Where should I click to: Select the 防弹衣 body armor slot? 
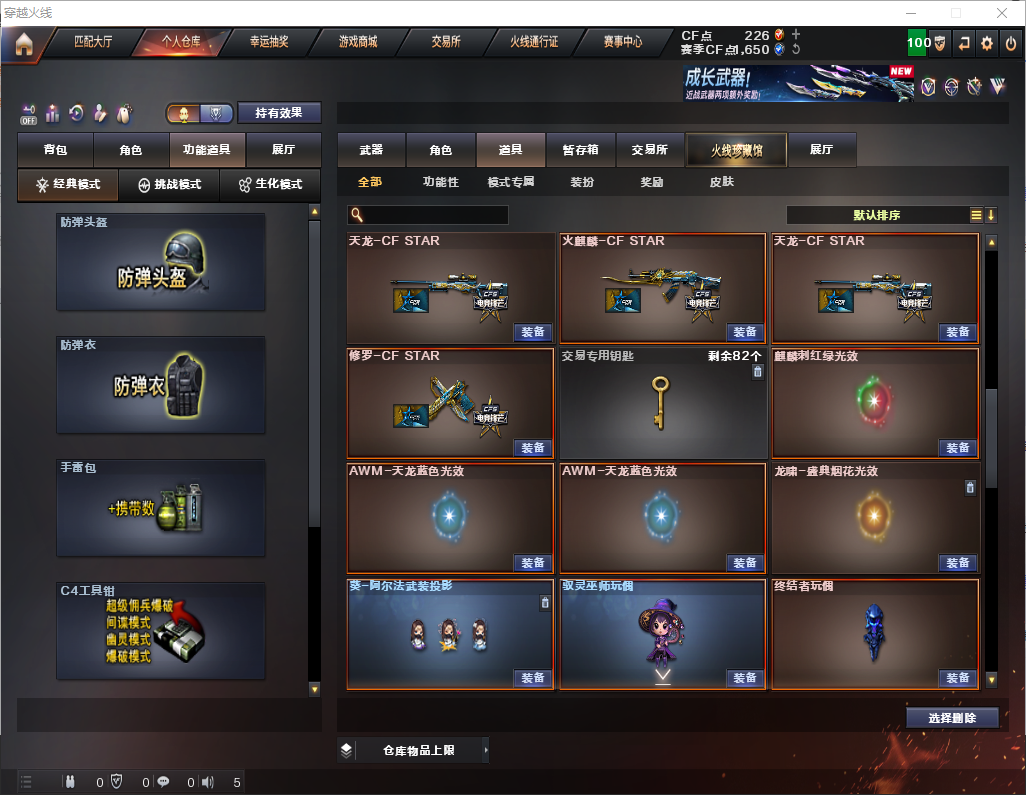coord(161,385)
